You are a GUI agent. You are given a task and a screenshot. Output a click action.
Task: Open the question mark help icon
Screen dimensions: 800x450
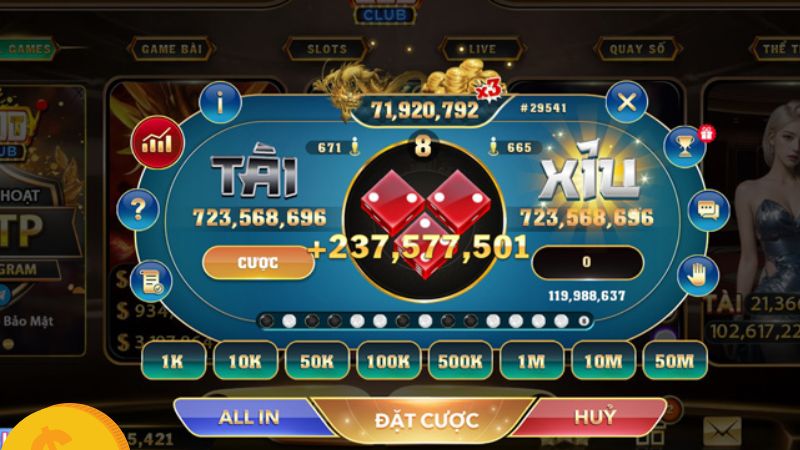[x=138, y=210]
